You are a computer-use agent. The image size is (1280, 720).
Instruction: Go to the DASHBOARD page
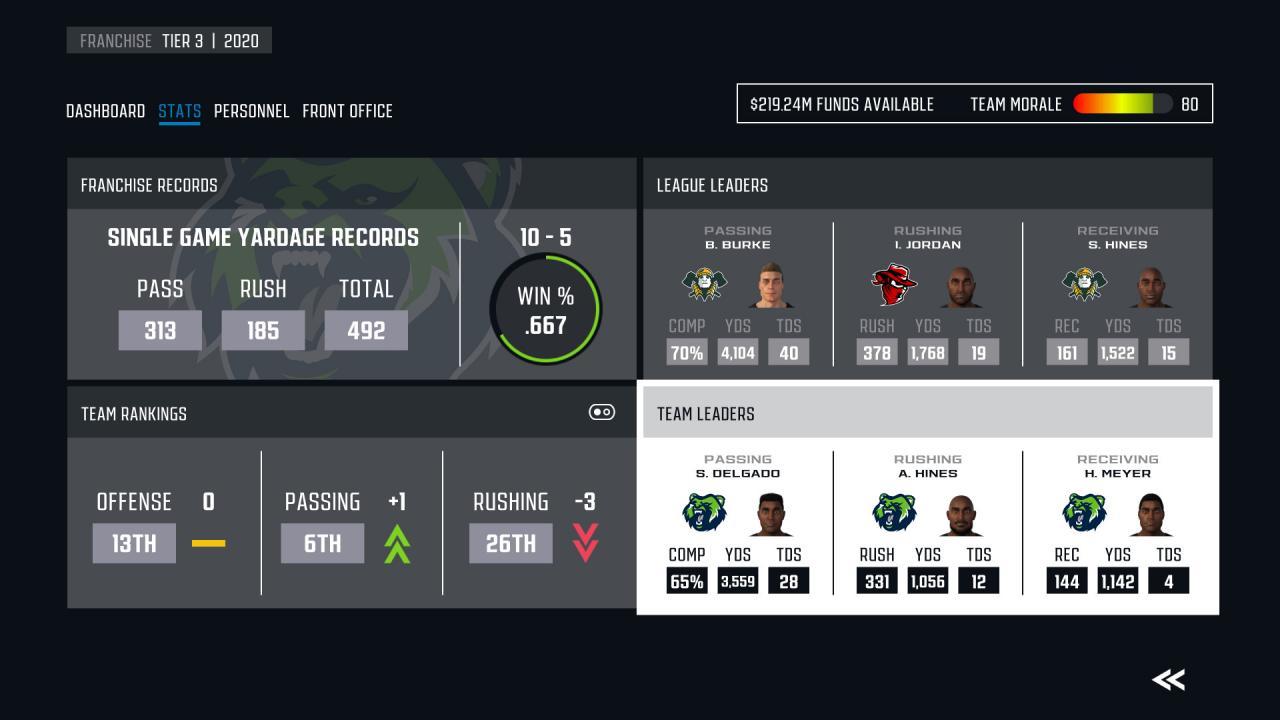point(105,111)
